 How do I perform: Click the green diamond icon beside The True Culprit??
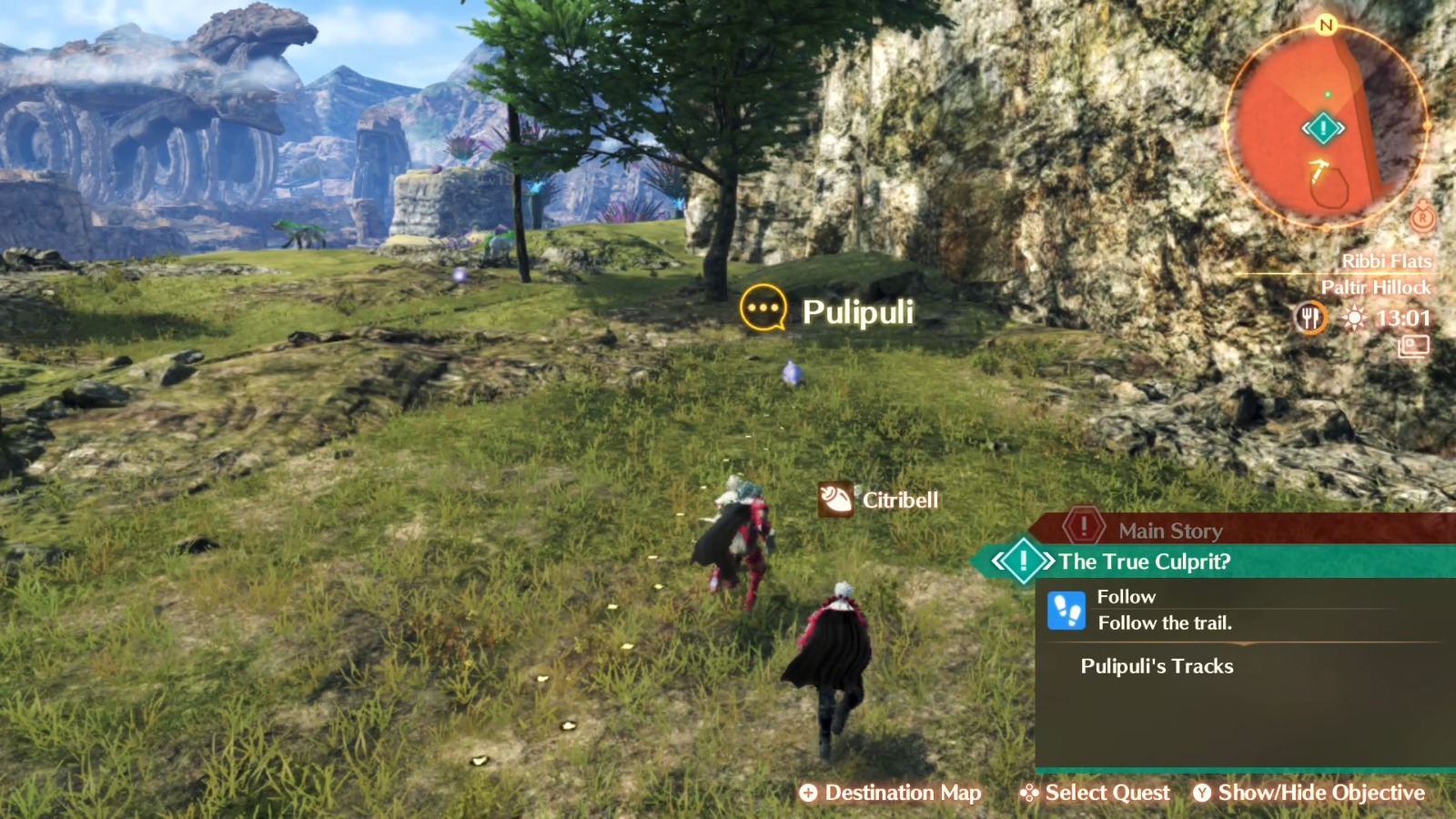(x=1024, y=561)
